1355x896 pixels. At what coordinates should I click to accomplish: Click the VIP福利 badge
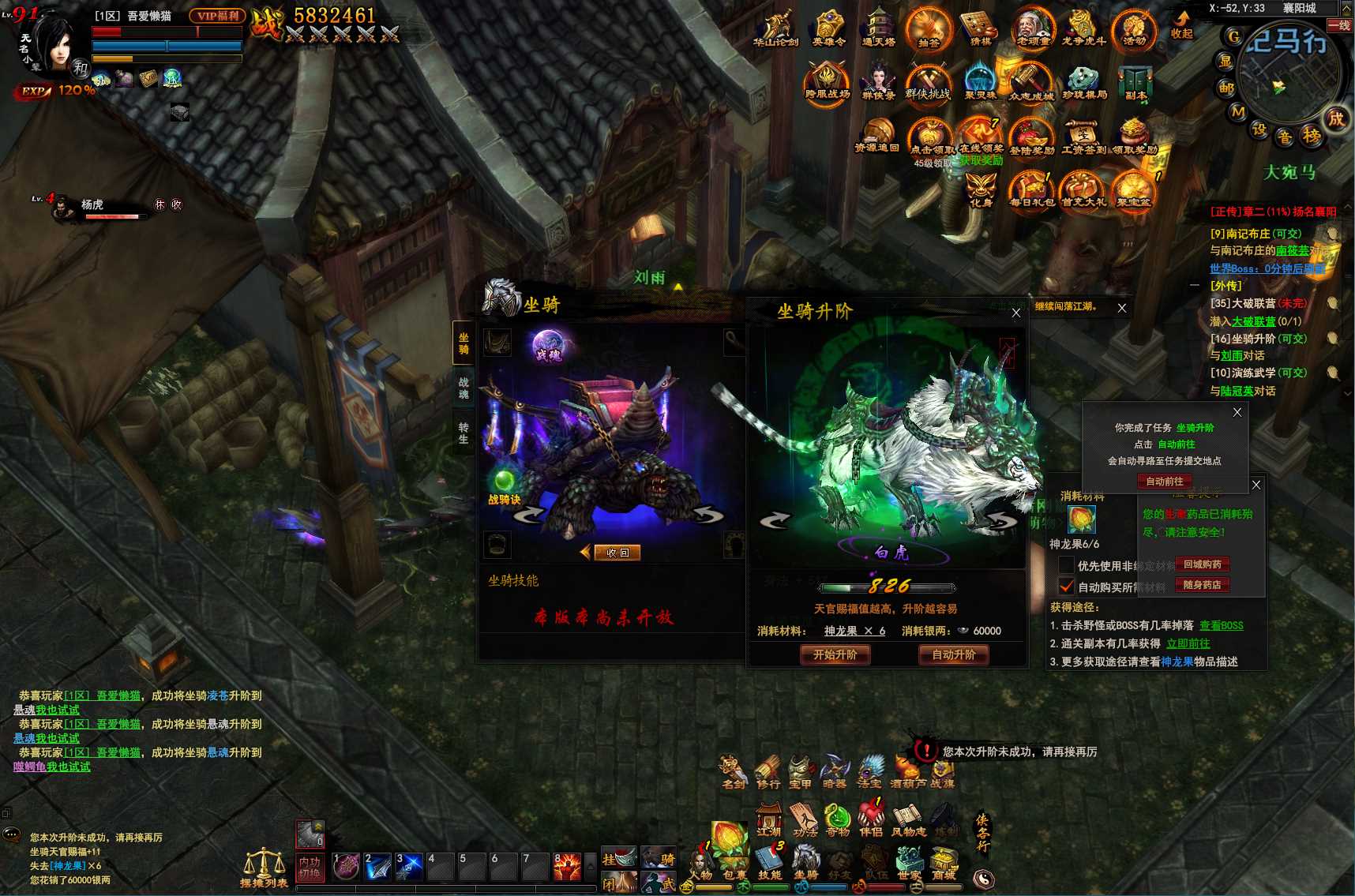[x=217, y=16]
